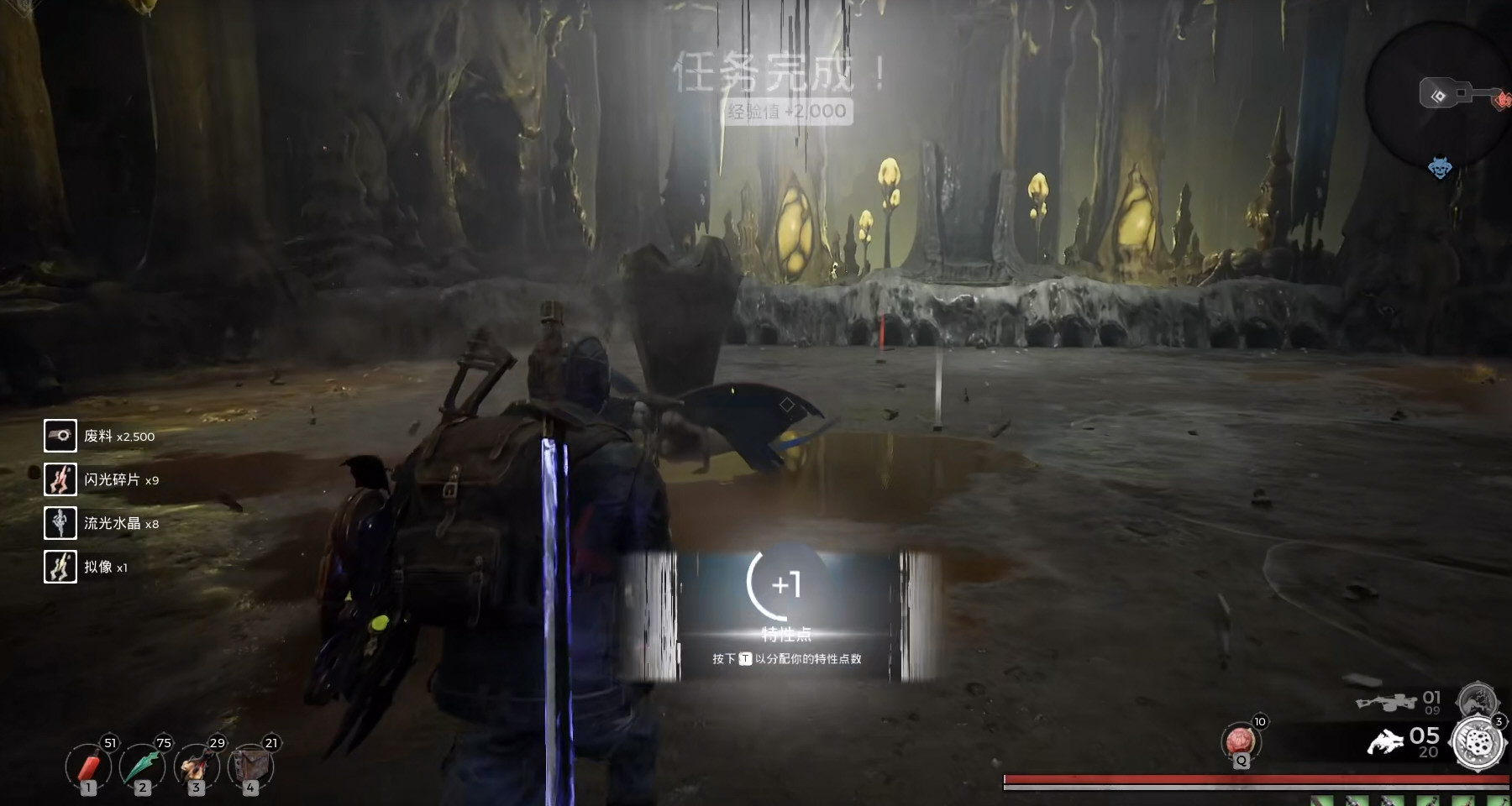Image resolution: width=1512 pixels, height=806 pixels.
Task: Activate the red relic heart icon
Action: [1241, 742]
